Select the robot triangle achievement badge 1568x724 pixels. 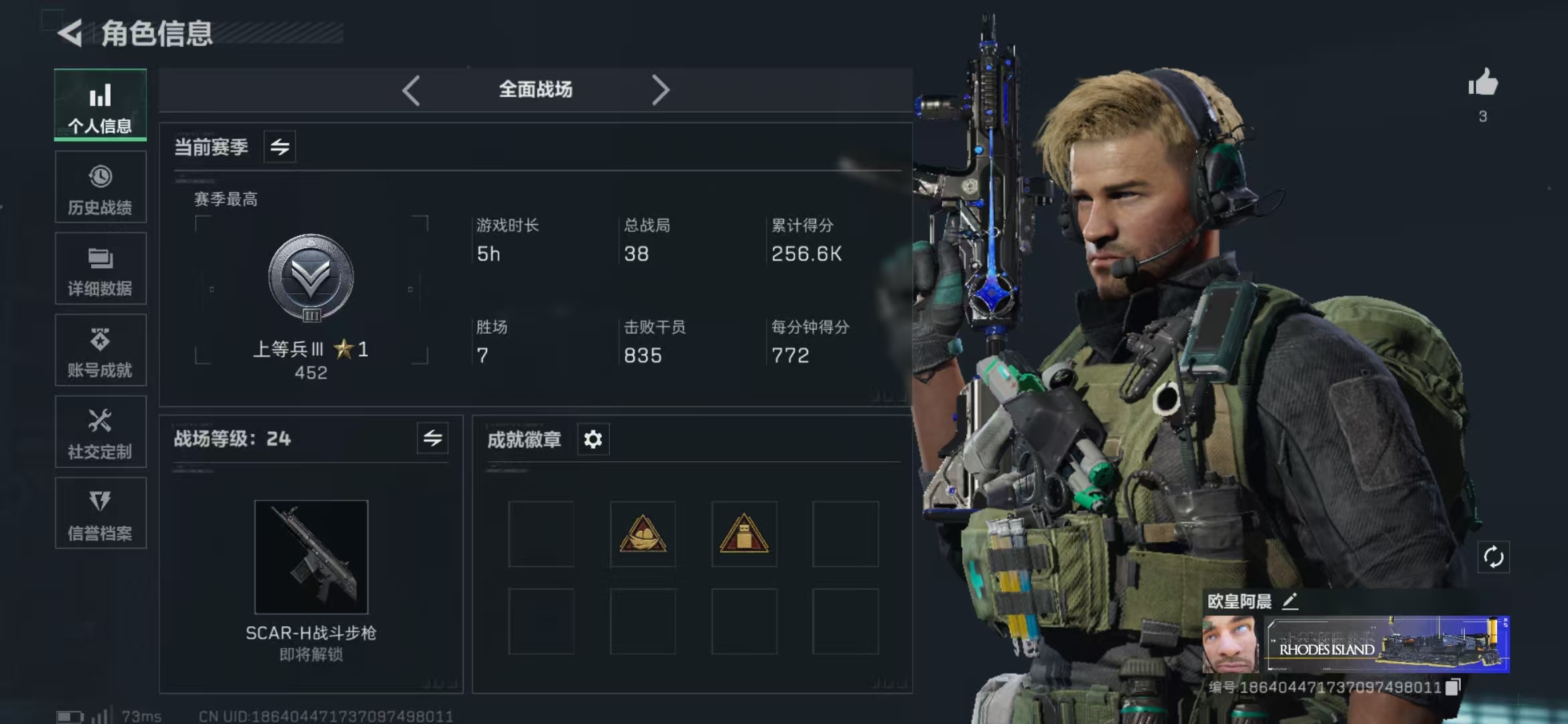coord(744,534)
